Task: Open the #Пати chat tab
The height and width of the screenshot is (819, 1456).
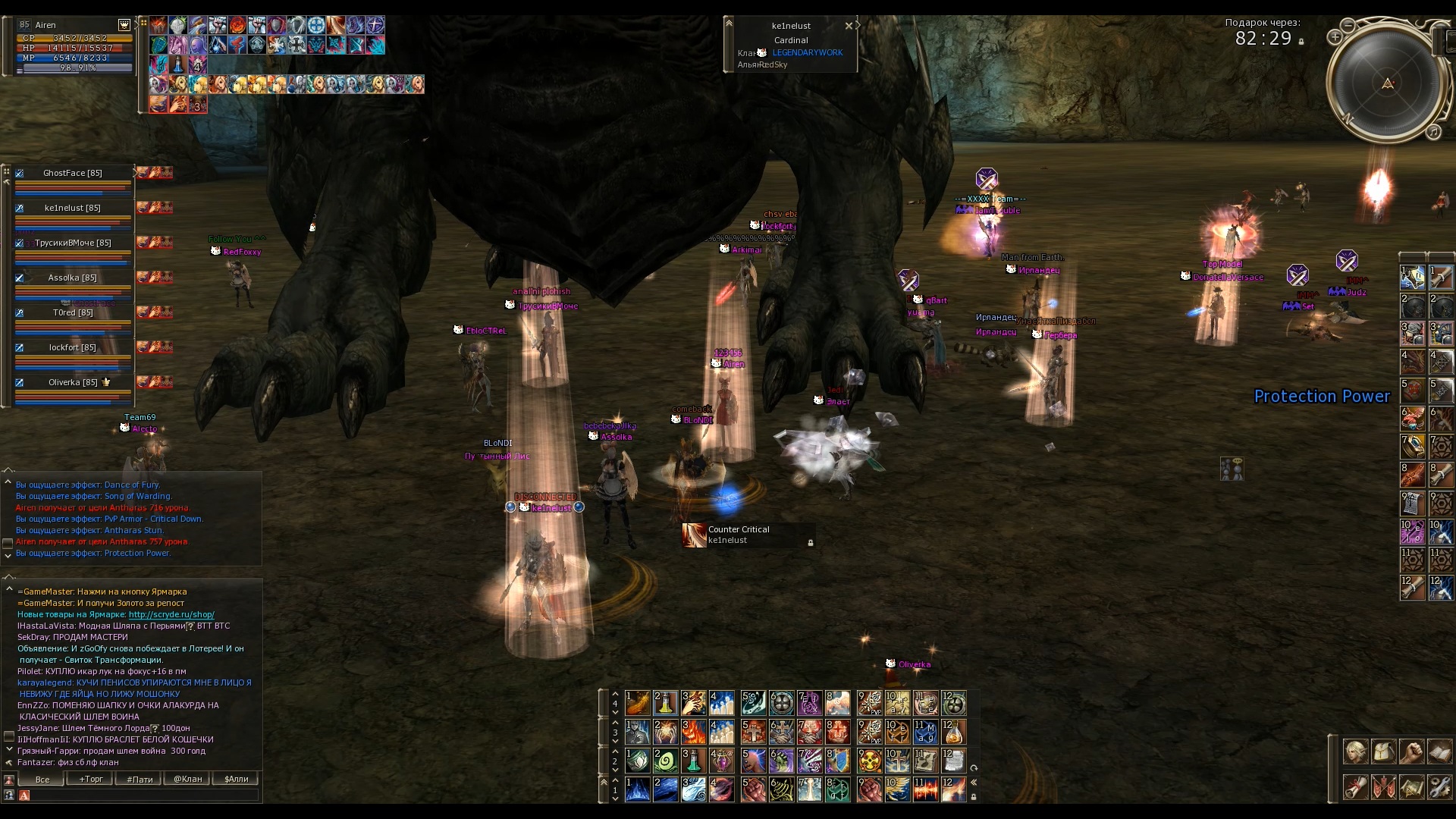Action: point(140,779)
